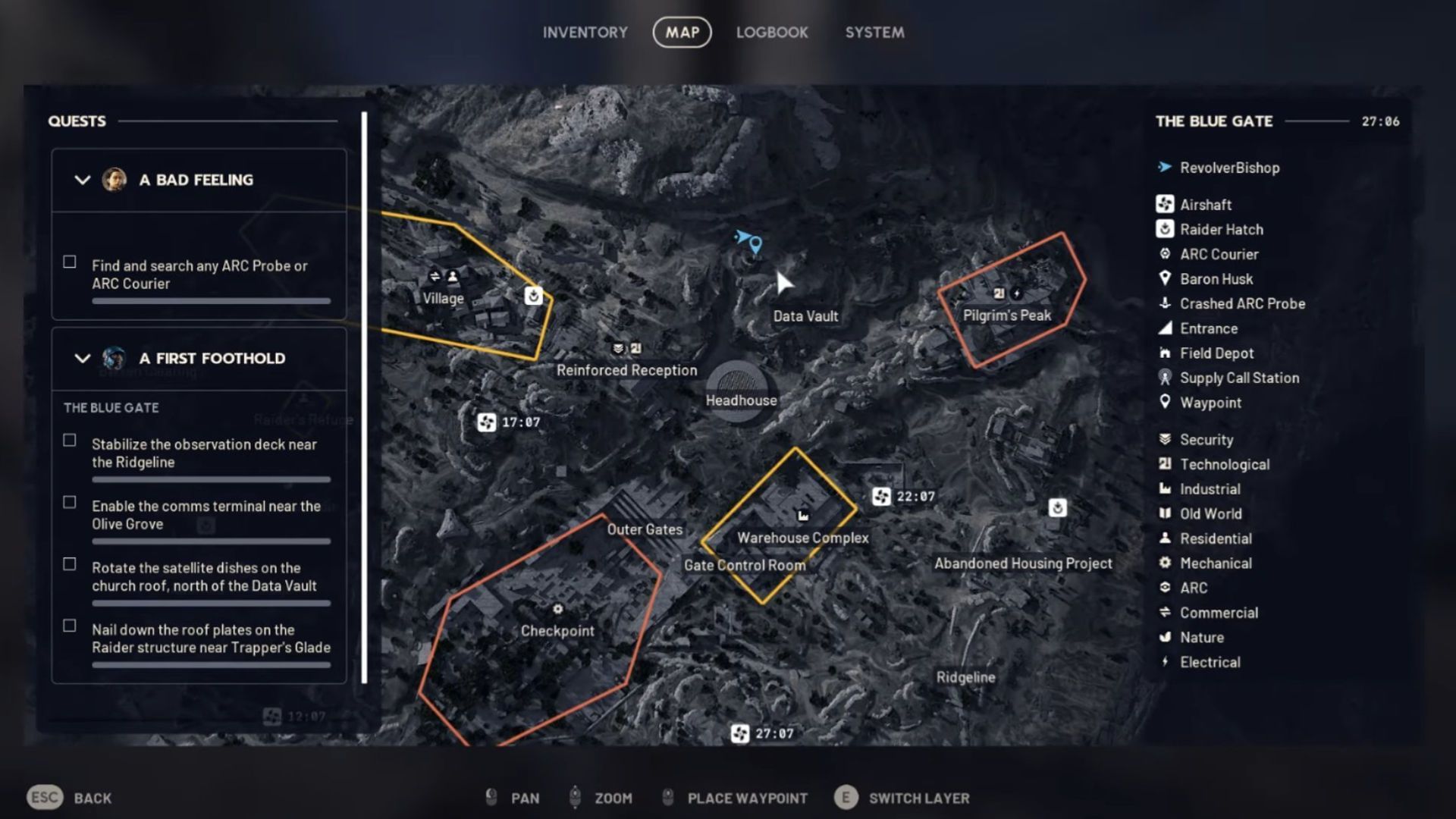Check the 'Stabilize the observation deck' objective
The width and height of the screenshot is (1456, 819).
(x=69, y=440)
